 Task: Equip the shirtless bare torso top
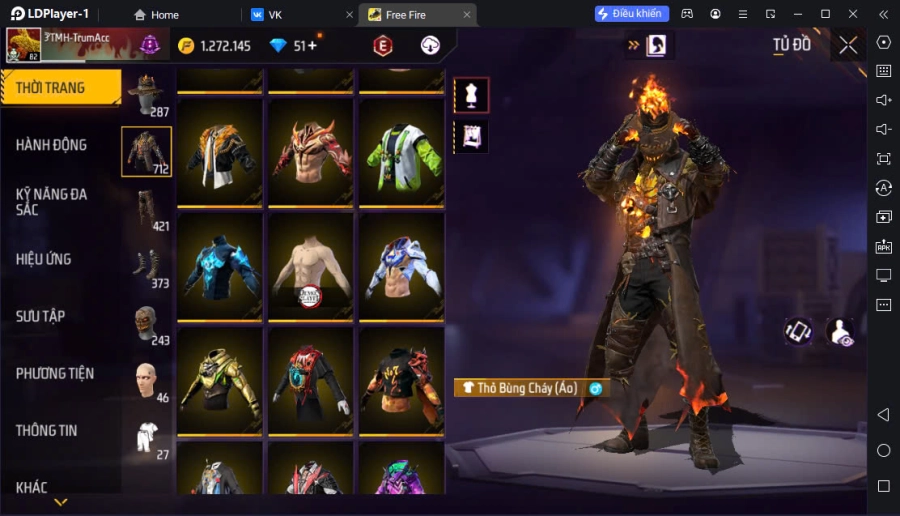[x=311, y=267]
